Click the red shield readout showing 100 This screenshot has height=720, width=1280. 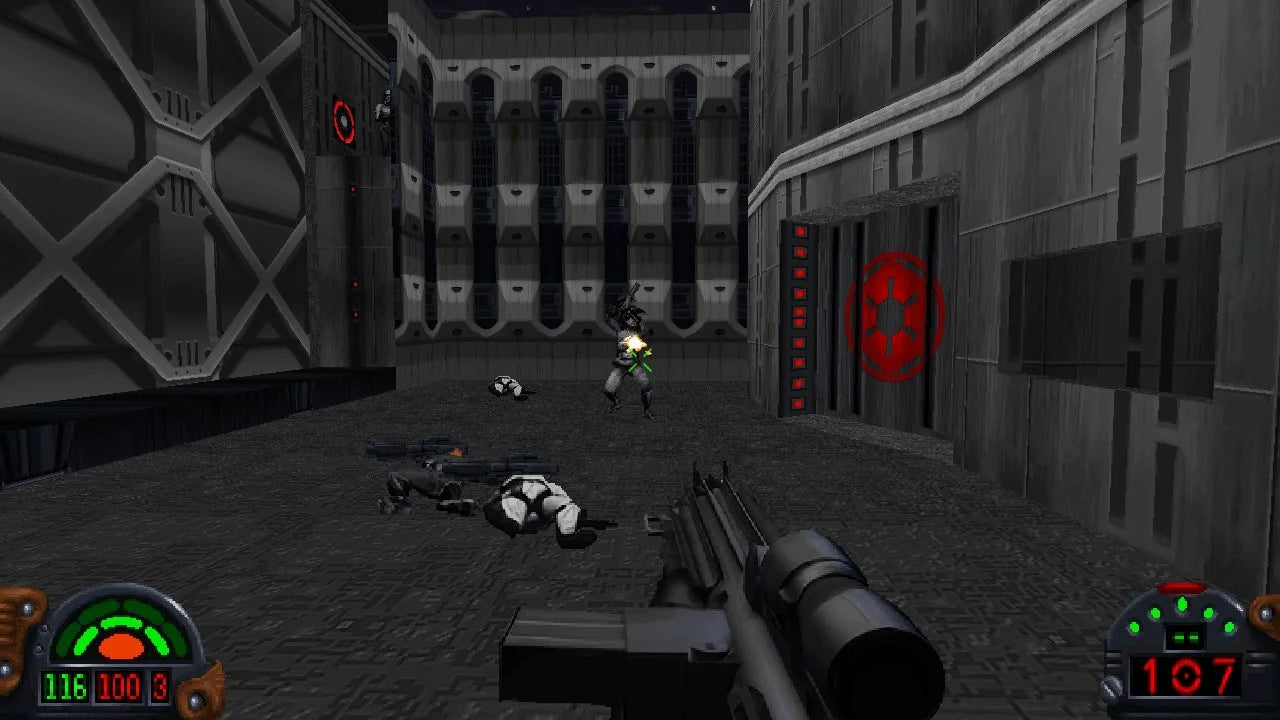(x=119, y=688)
